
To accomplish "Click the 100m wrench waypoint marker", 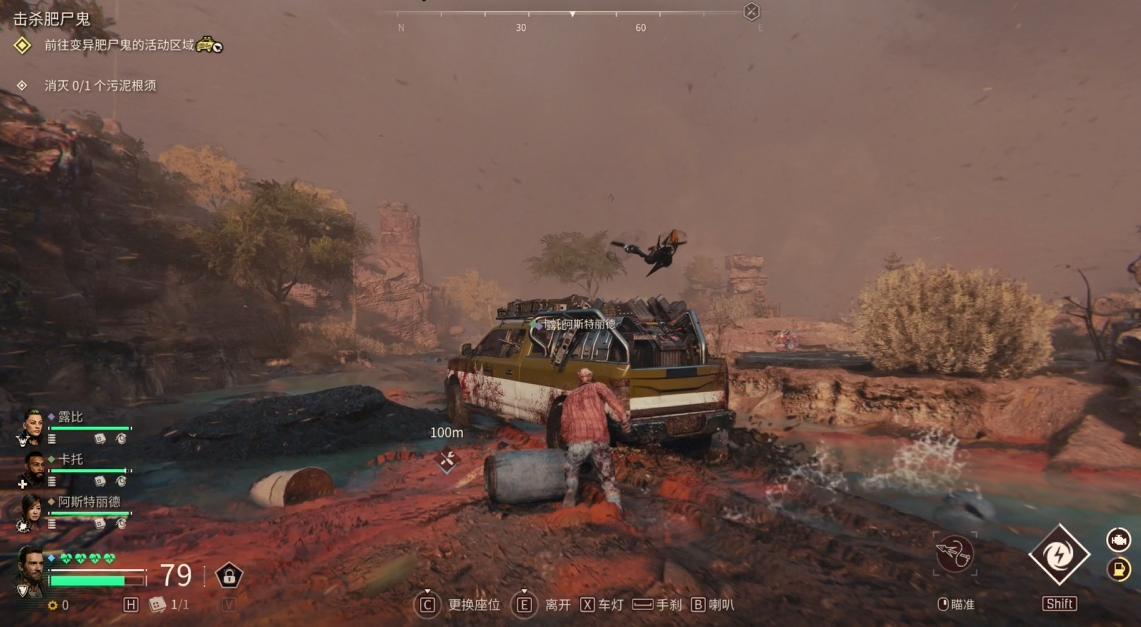I will point(447,460).
